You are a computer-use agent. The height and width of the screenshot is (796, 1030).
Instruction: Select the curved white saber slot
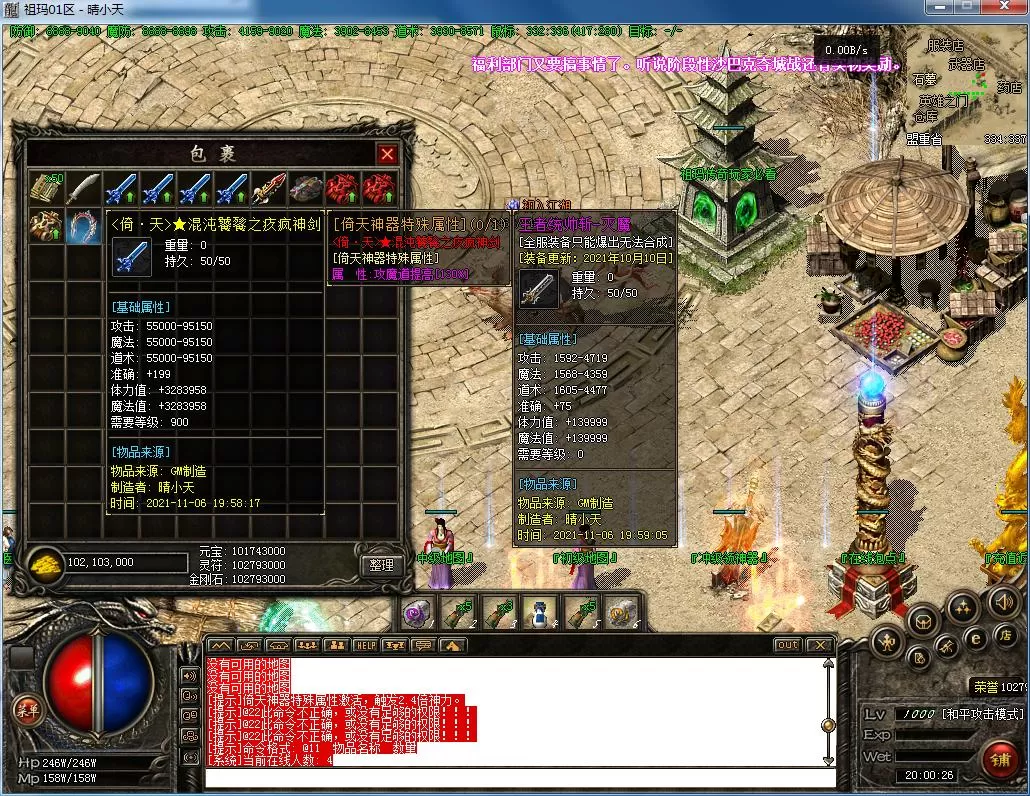[83, 187]
